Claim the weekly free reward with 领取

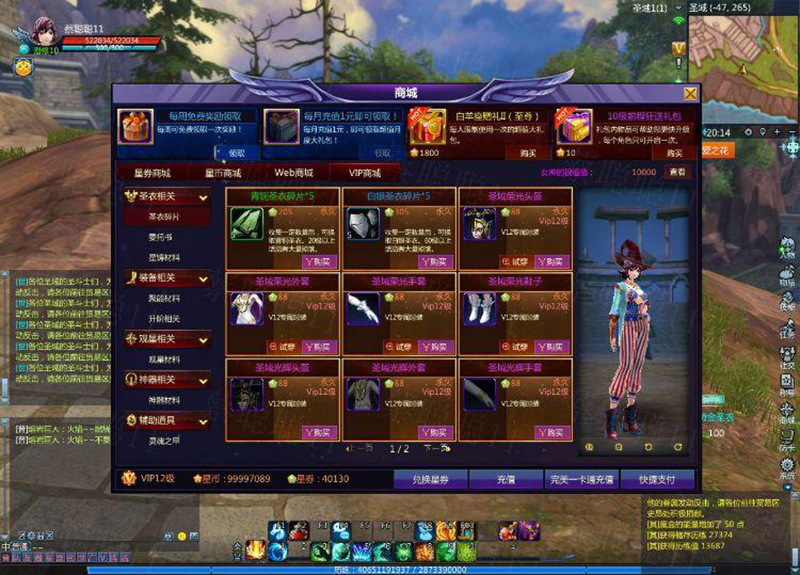[237, 153]
